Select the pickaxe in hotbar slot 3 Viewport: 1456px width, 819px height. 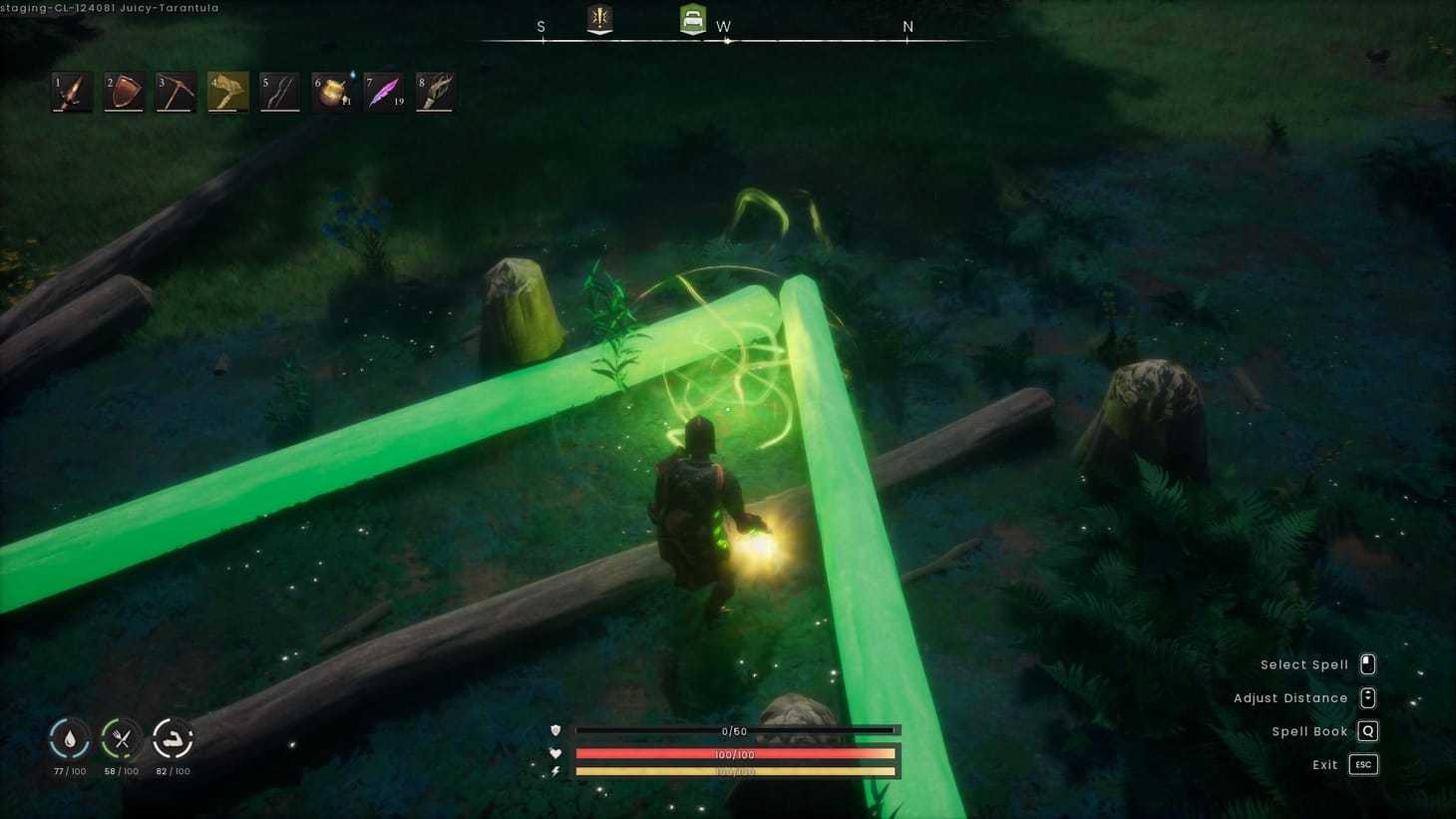point(175,91)
